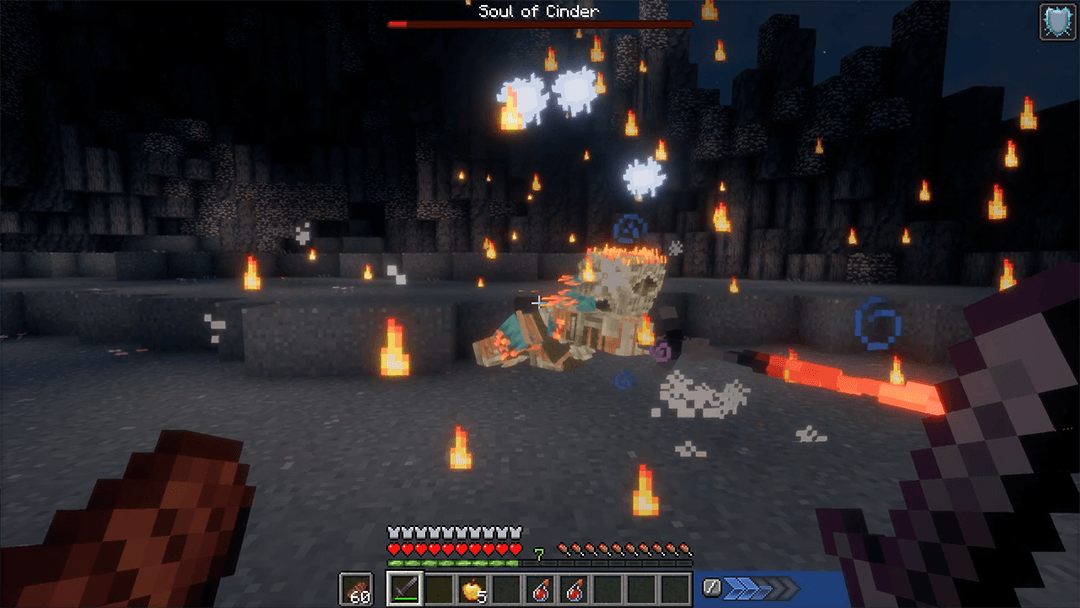The width and height of the screenshot is (1080, 608).
Task: Click the shield status effect icon
Action: [x=1057, y=21]
